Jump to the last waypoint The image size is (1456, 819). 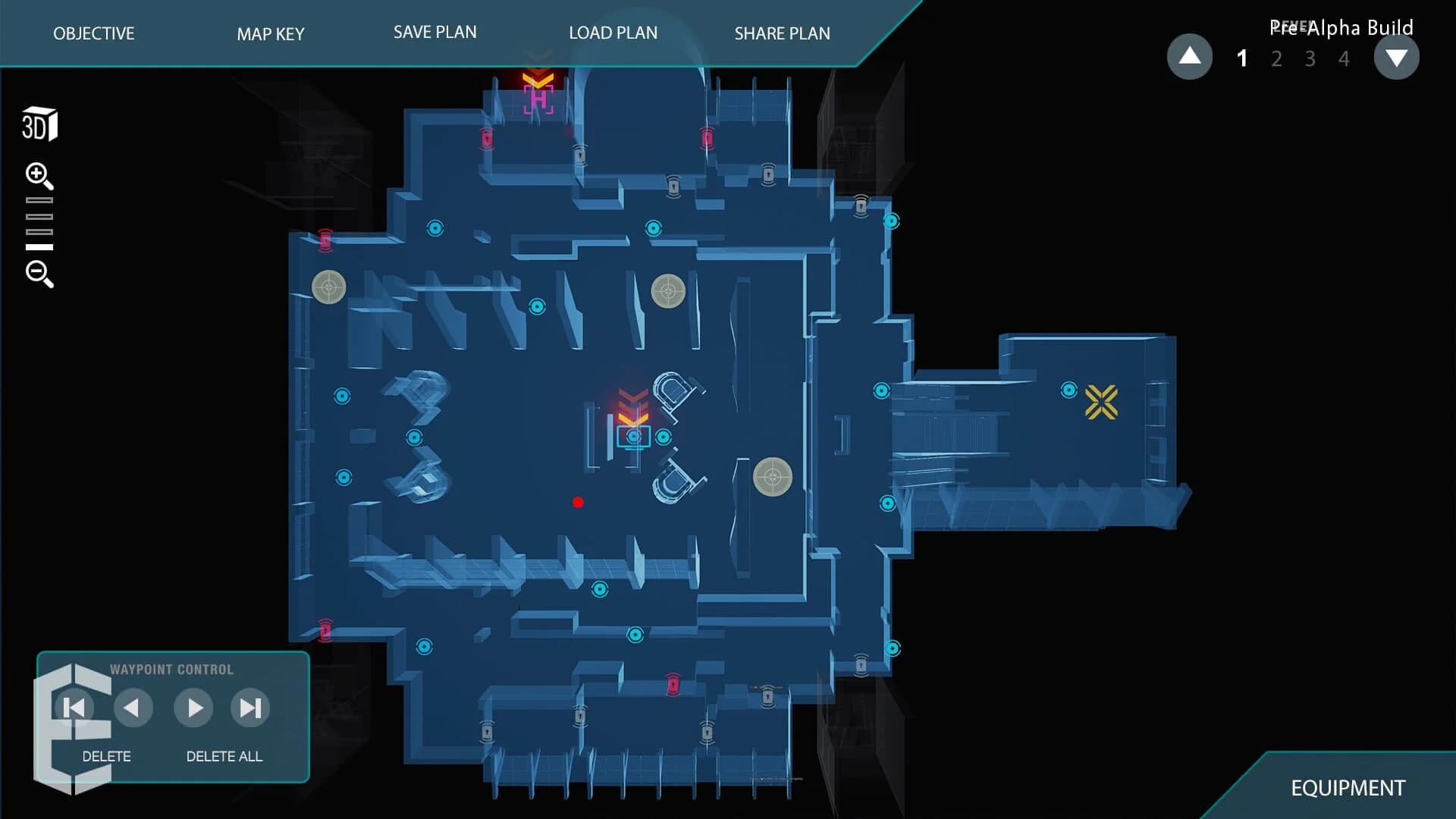pyautogui.click(x=249, y=708)
